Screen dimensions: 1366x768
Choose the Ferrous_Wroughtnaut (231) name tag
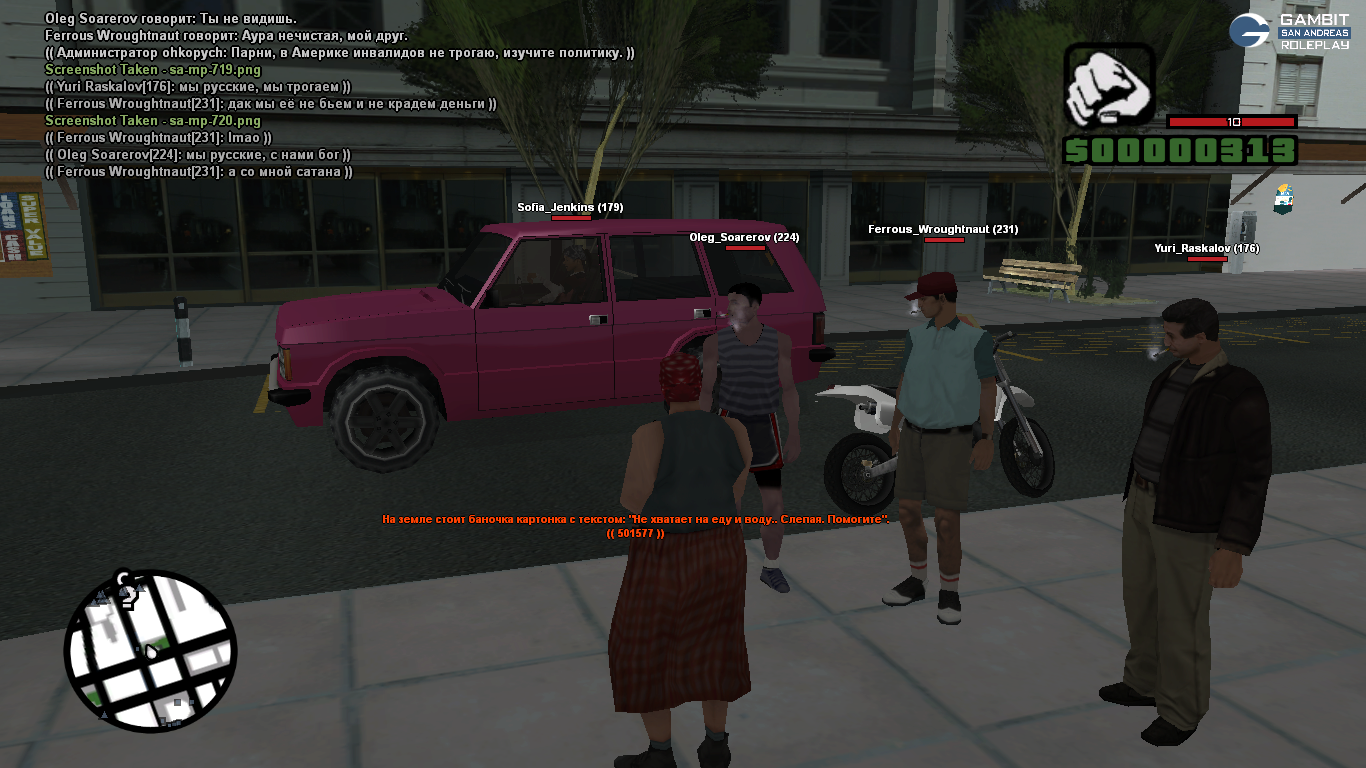pyautogui.click(x=942, y=229)
